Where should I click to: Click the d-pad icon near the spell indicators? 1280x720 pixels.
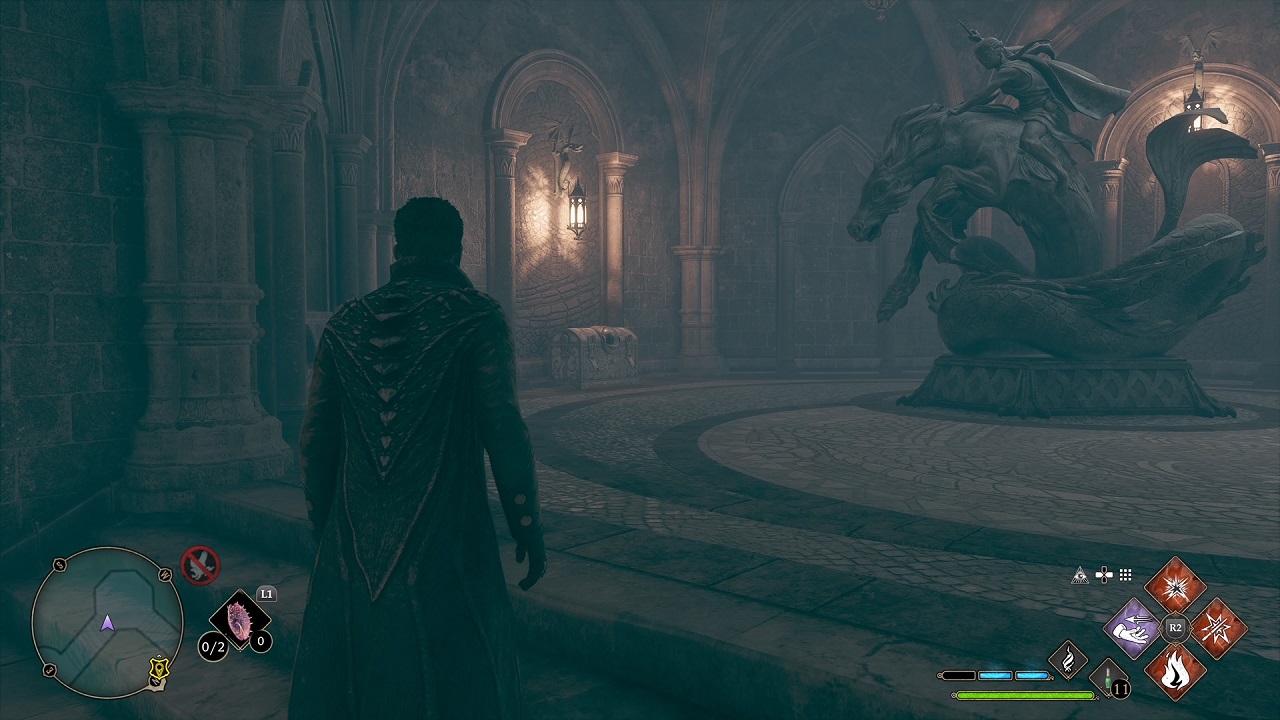(1104, 574)
